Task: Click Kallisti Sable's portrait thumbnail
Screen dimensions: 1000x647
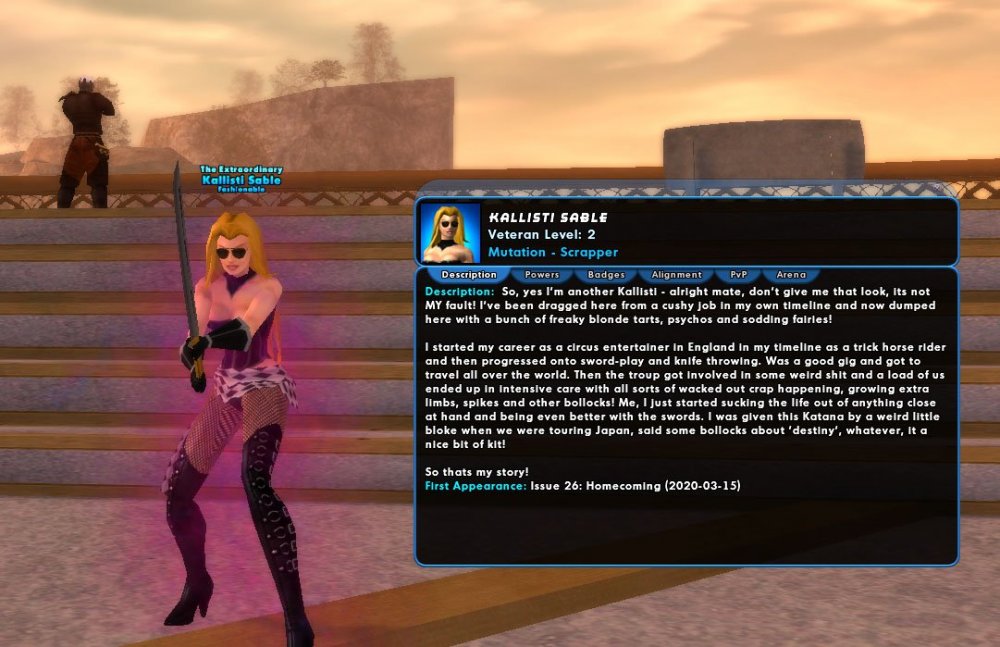Action: pyautogui.click(x=450, y=233)
